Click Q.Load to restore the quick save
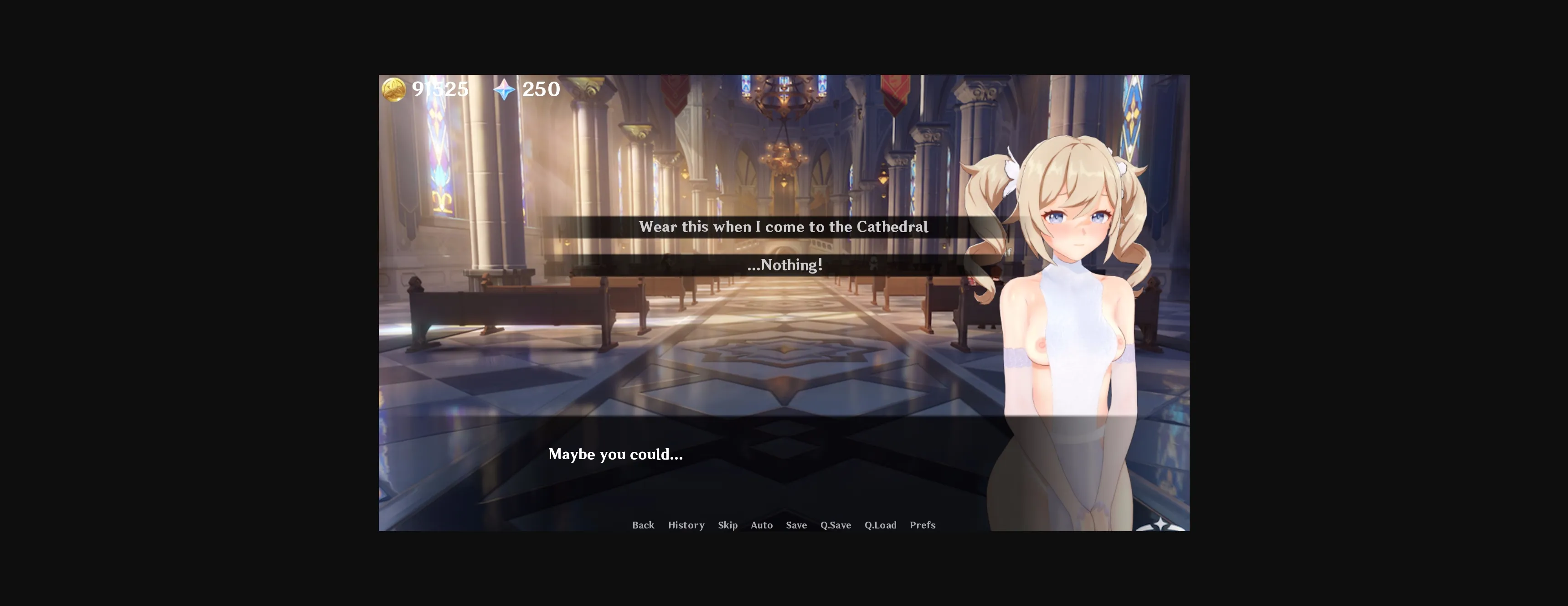The width and height of the screenshot is (1568, 606). (x=880, y=525)
